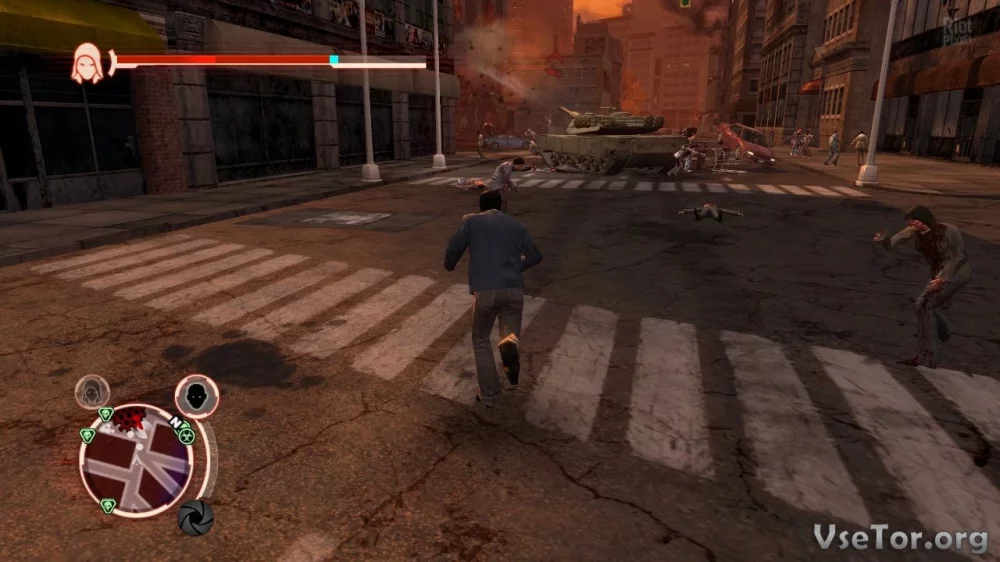Click the red splatter marker on the minimap
Viewport: 1000px width, 562px height.
(x=129, y=419)
